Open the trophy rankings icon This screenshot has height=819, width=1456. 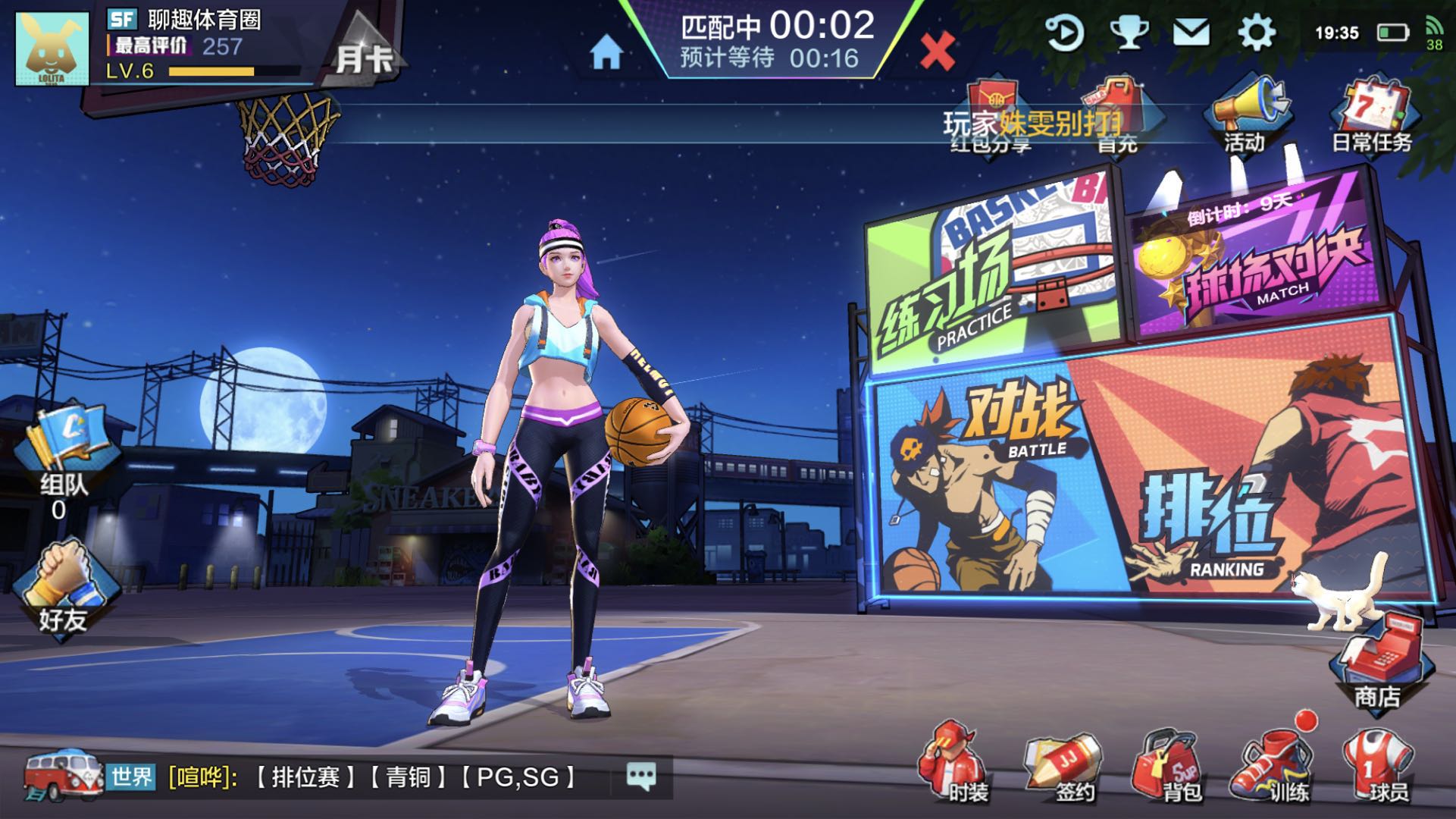(x=1129, y=33)
